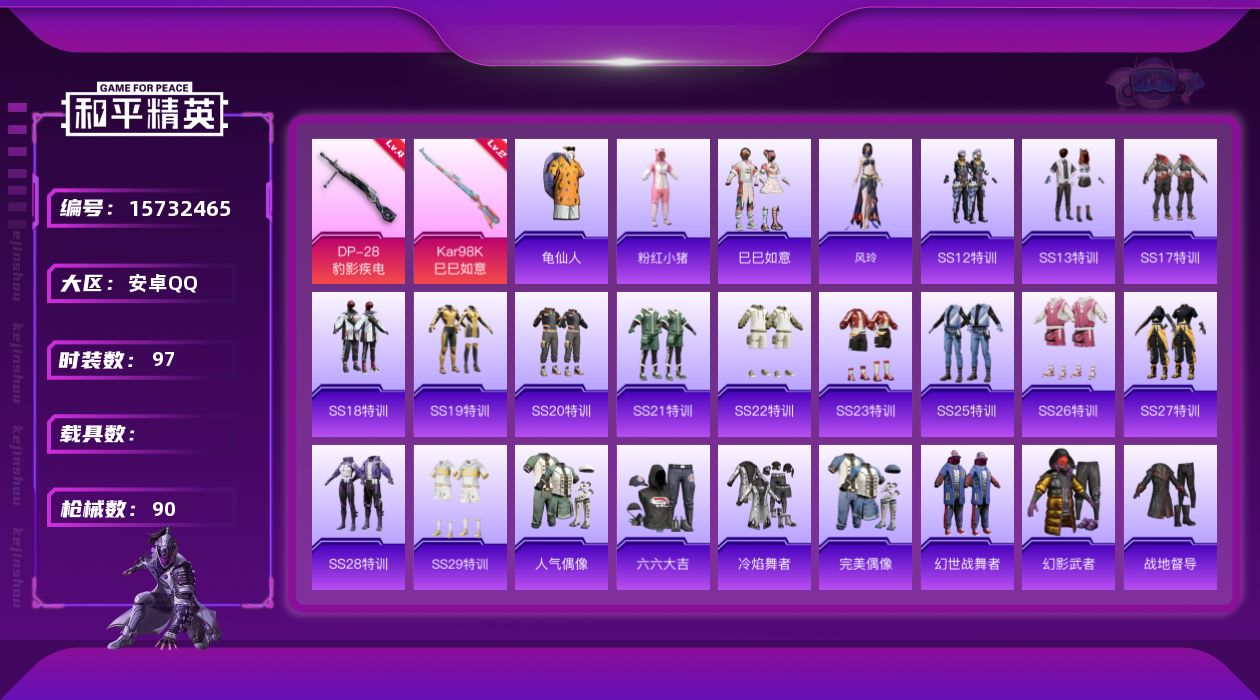This screenshot has height=700, width=1260.
Task: Choose the 风玲 character outfit
Action: [x=865, y=210]
